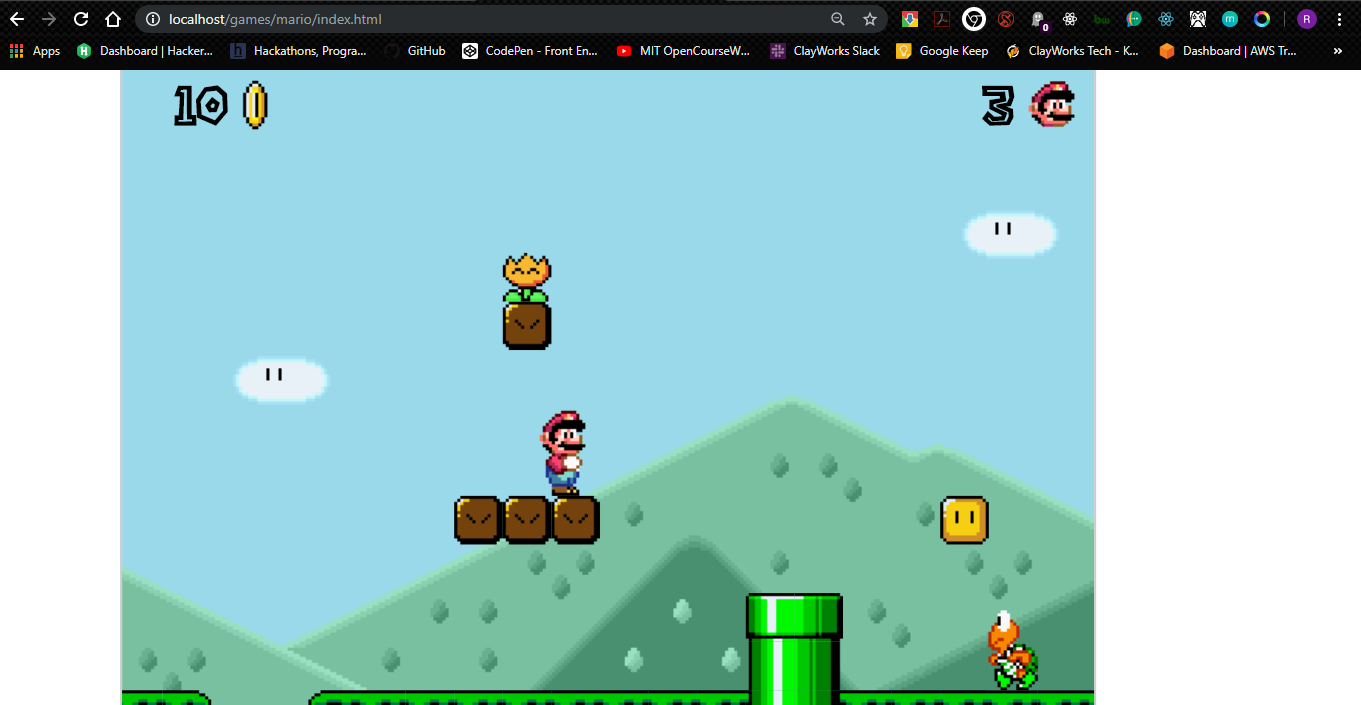Reload the browser page
Screen dimensions: 1361x705
[81, 19]
